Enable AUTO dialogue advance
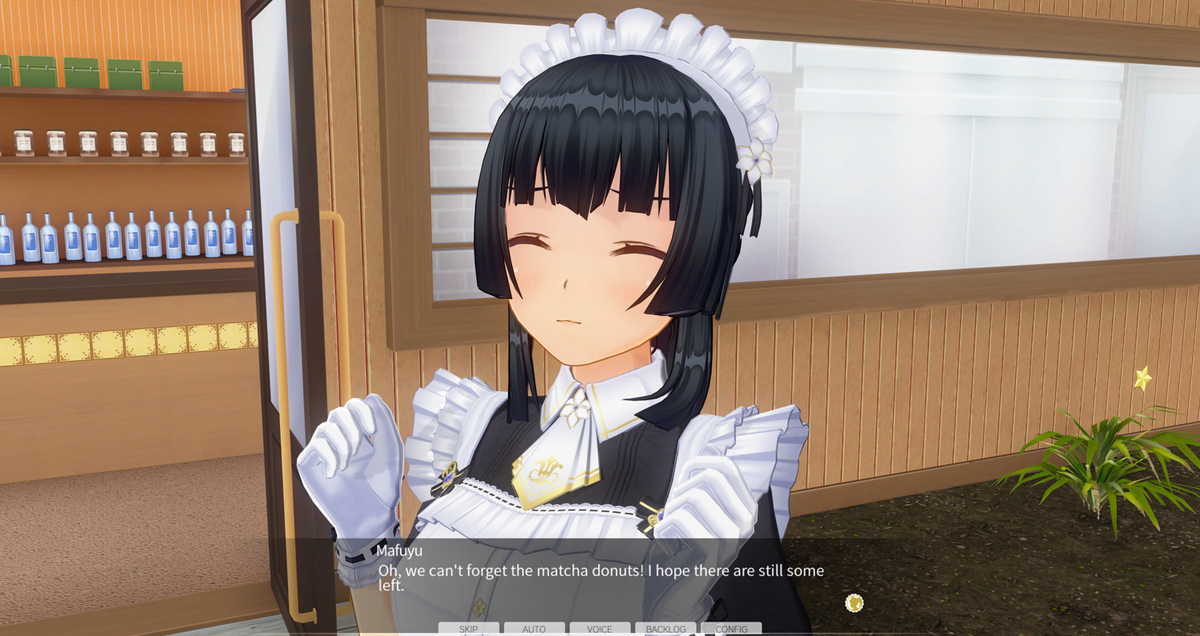Viewport: 1200px width, 636px height. pos(534,629)
